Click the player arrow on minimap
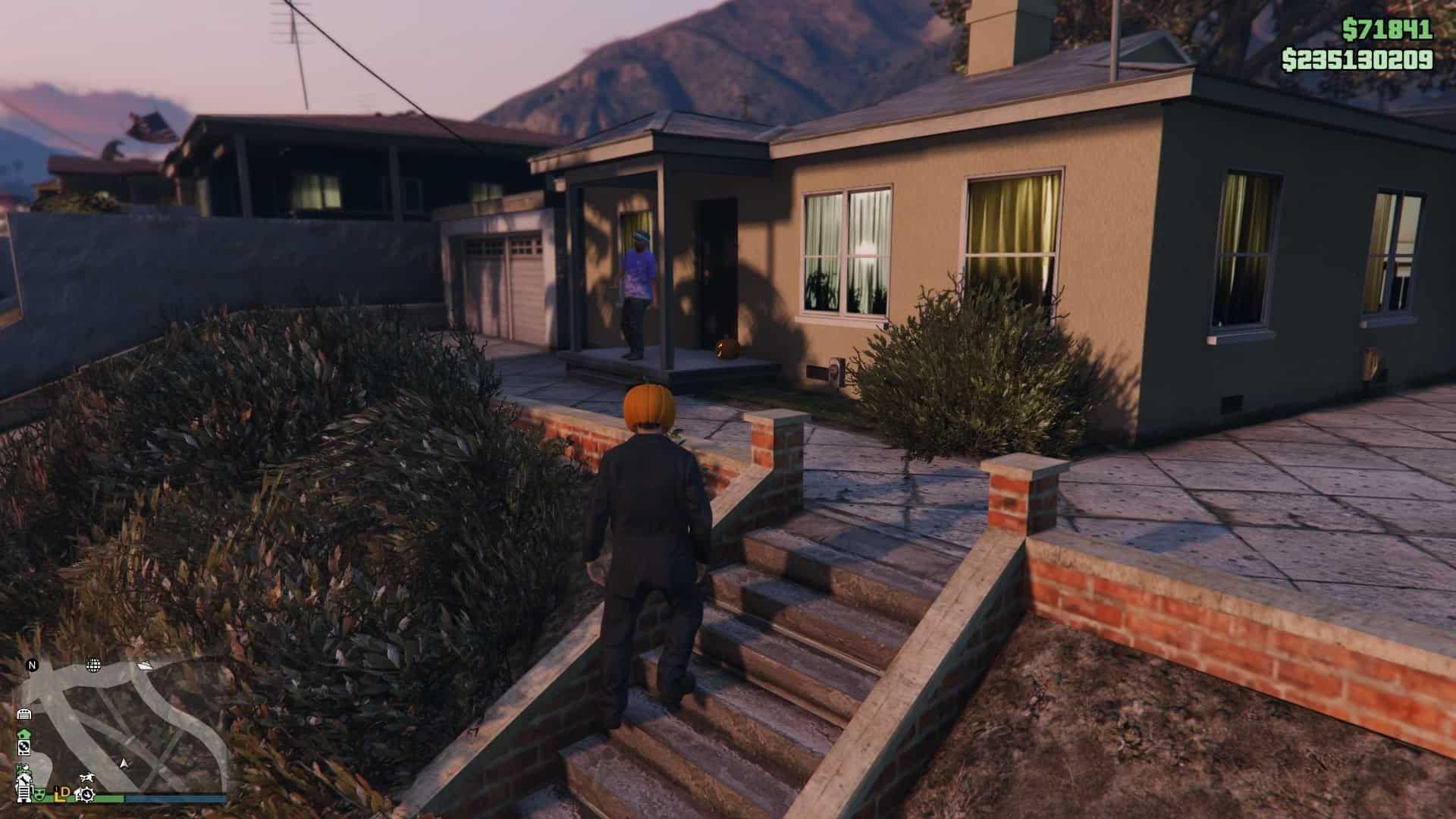The image size is (1456, 819). click(x=125, y=762)
